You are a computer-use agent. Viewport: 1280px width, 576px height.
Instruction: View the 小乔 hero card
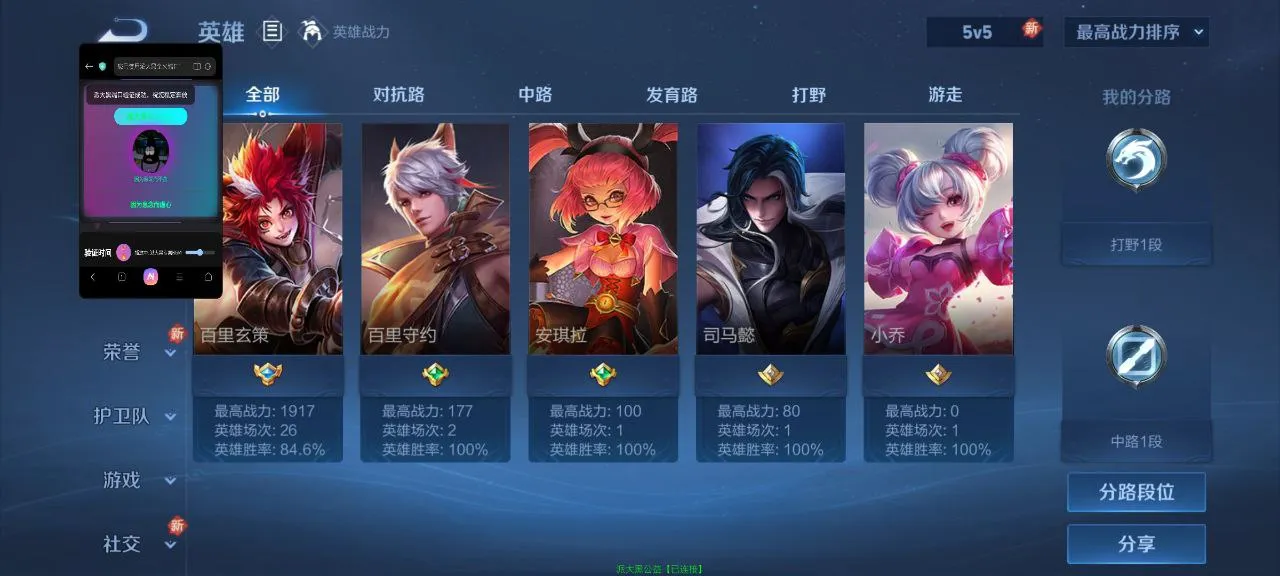click(x=938, y=240)
